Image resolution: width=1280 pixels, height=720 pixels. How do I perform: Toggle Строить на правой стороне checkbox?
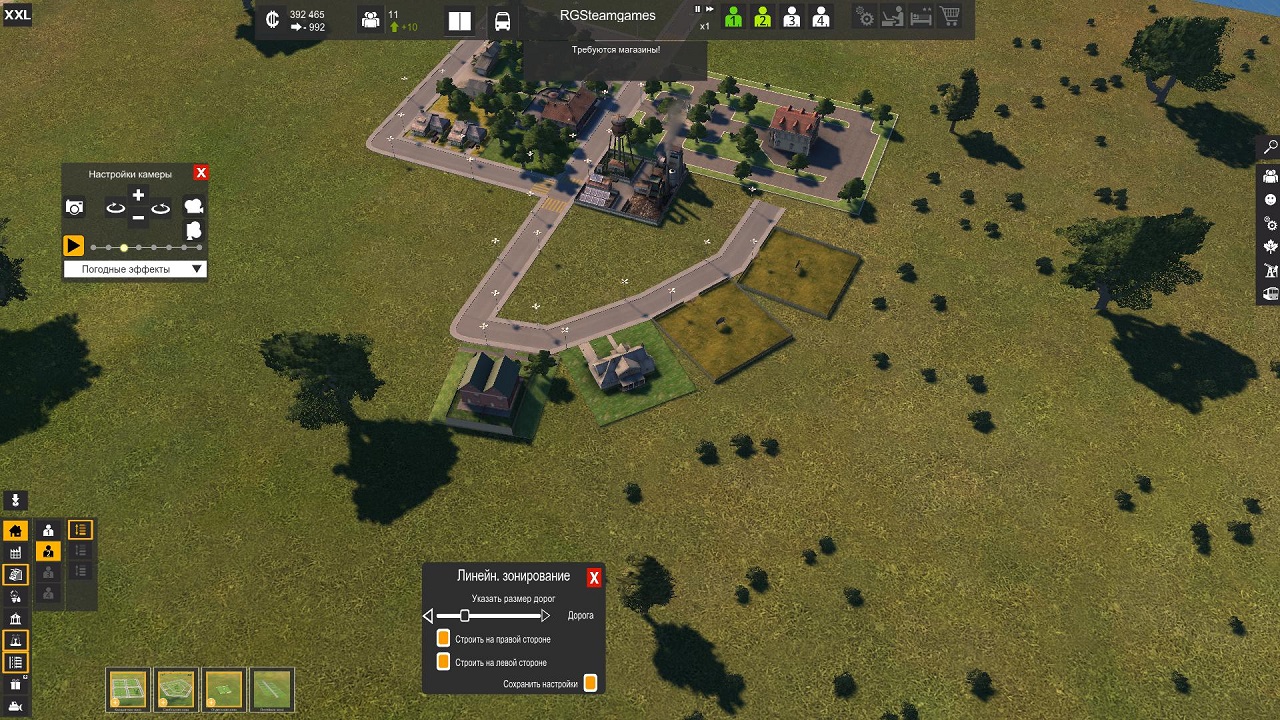point(443,639)
